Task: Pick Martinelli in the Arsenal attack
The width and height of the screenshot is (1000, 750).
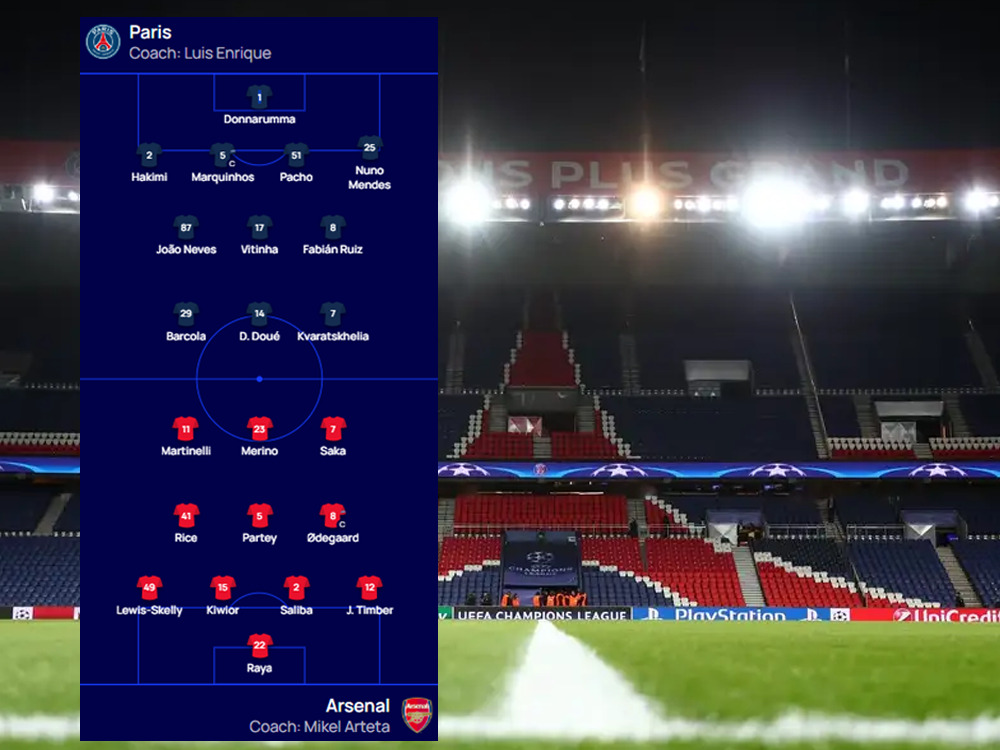Action: [x=186, y=429]
